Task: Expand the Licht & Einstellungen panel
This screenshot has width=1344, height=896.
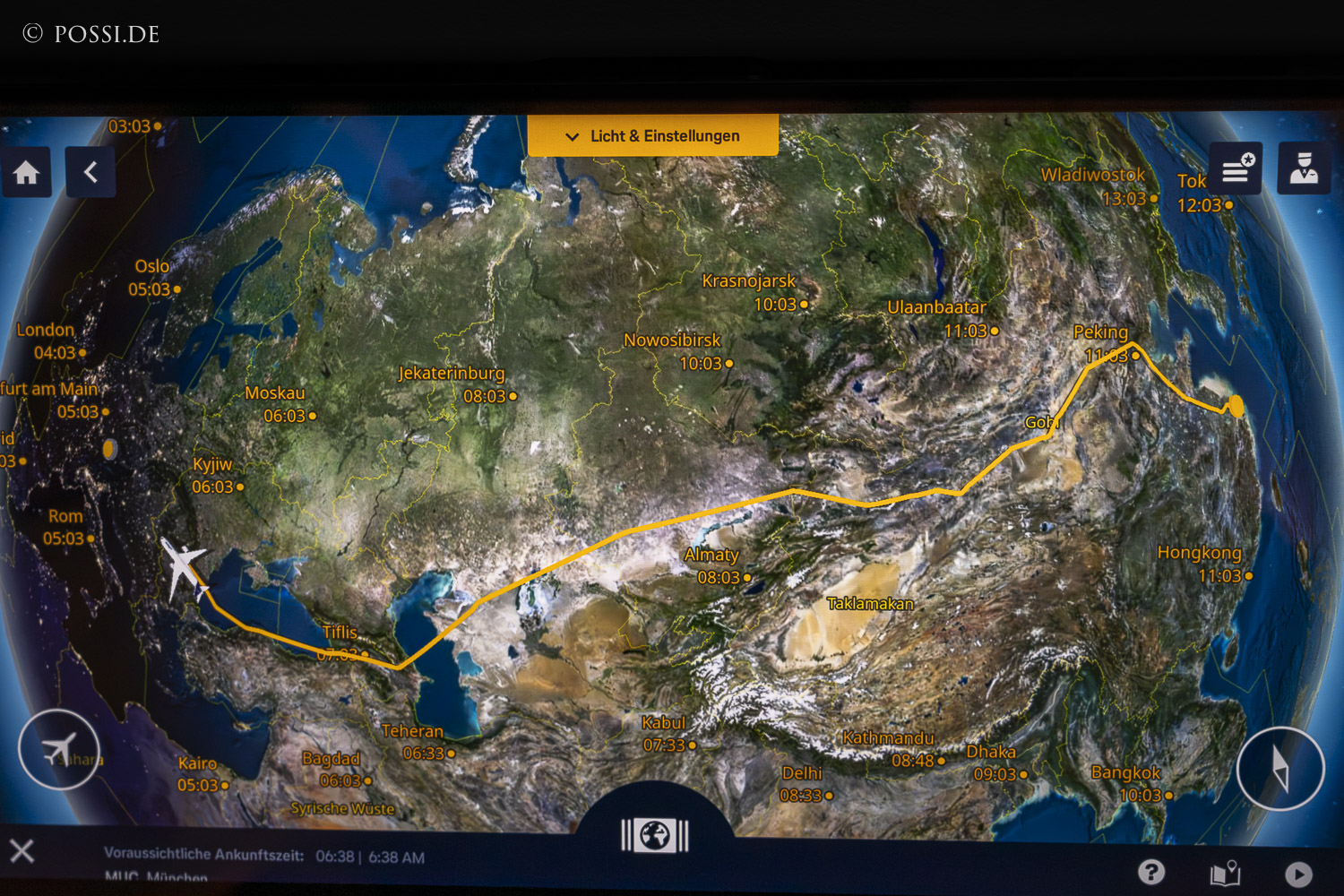Action: click(652, 136)
